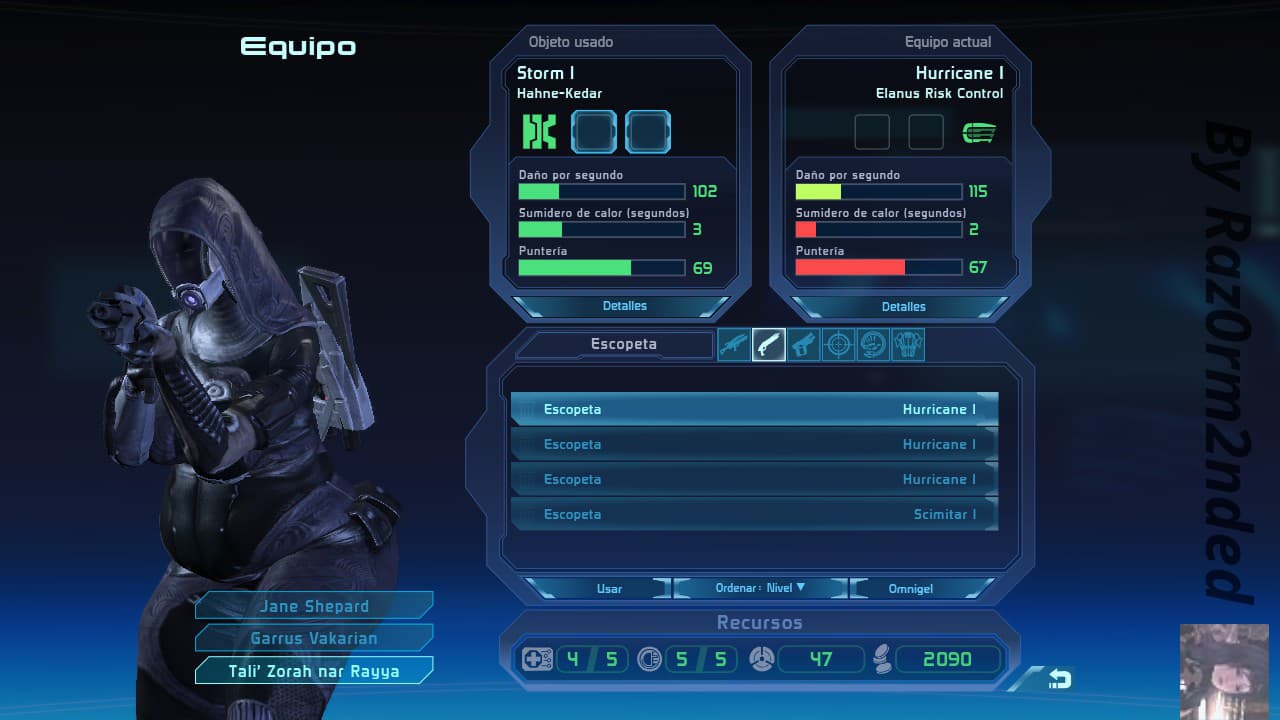Select the shotgun category tab
This screenshot has width=1280, height=720.
769,345
